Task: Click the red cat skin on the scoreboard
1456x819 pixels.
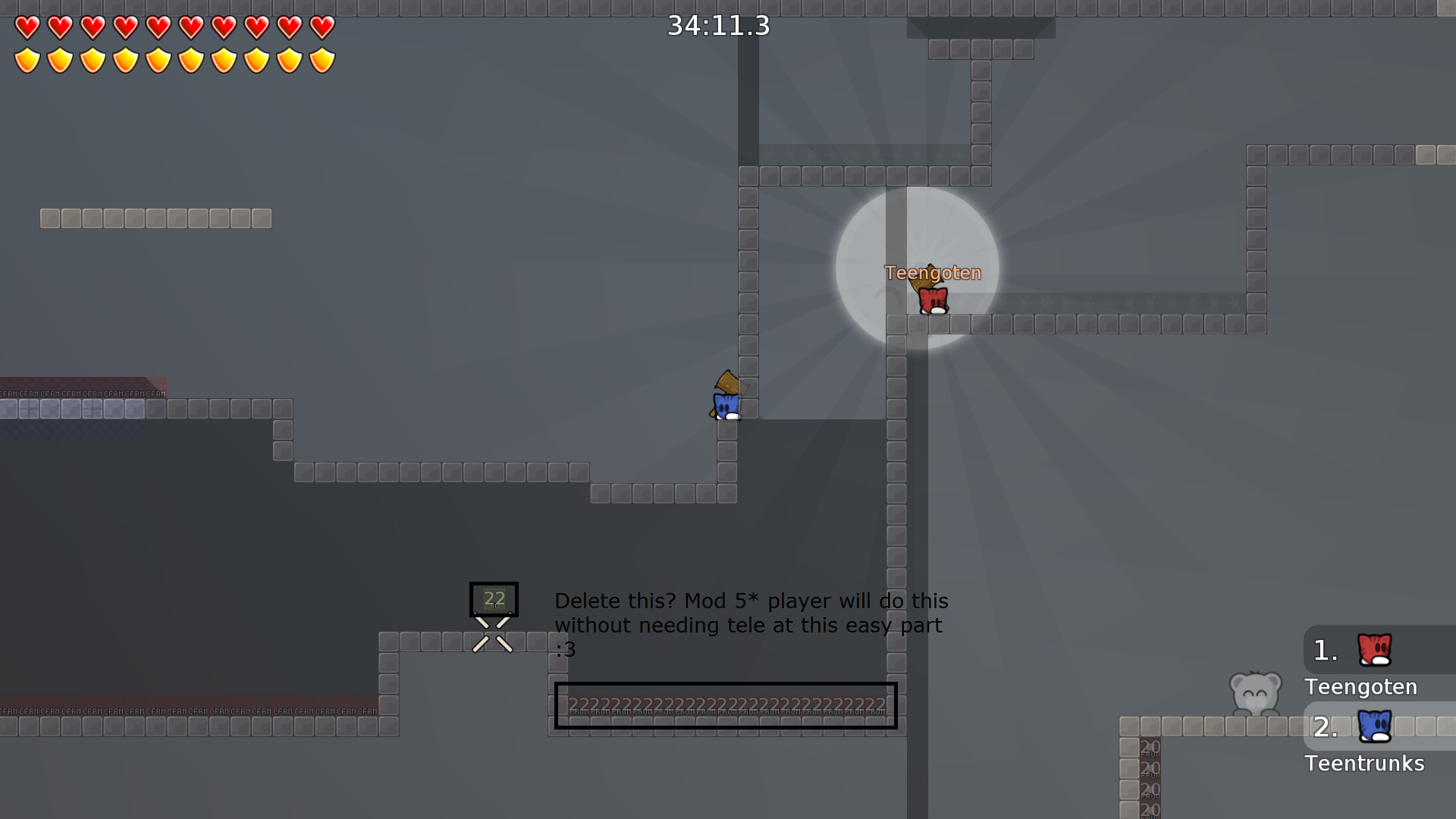Action: coord(1374,649)
